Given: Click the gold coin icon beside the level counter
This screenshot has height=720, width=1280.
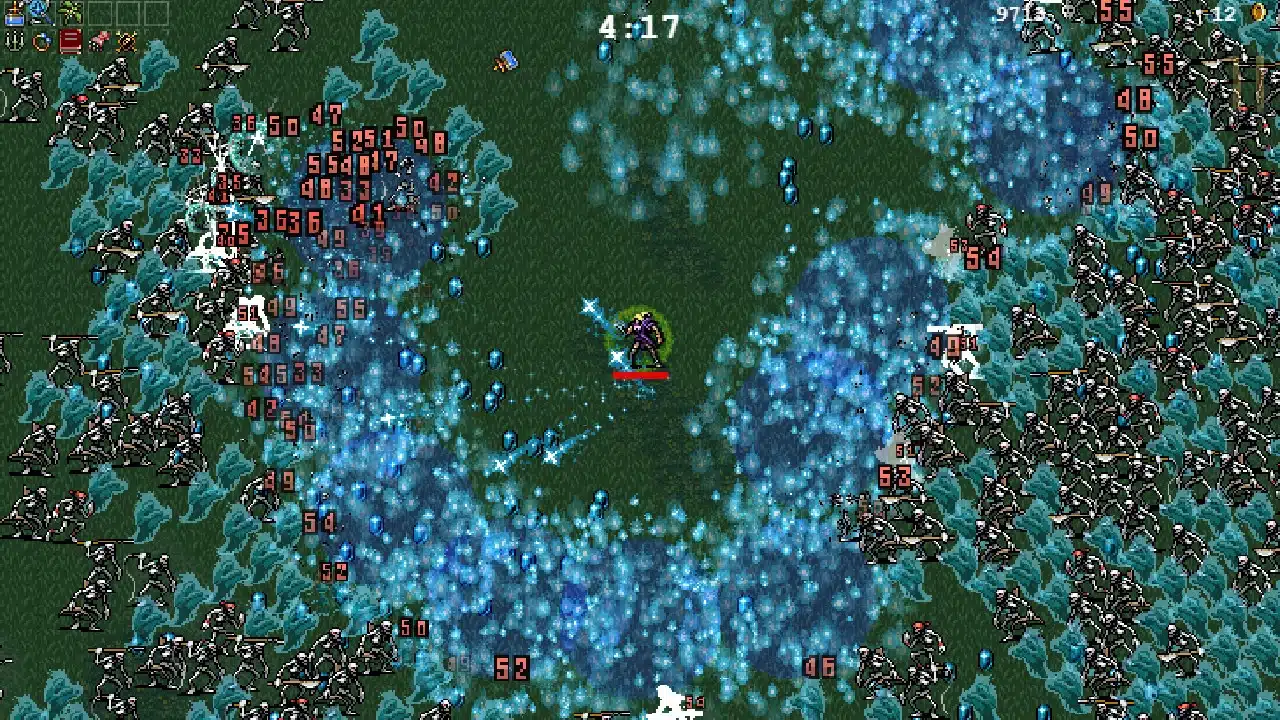Looking at the screenshot, I should tap(1258, 13).
